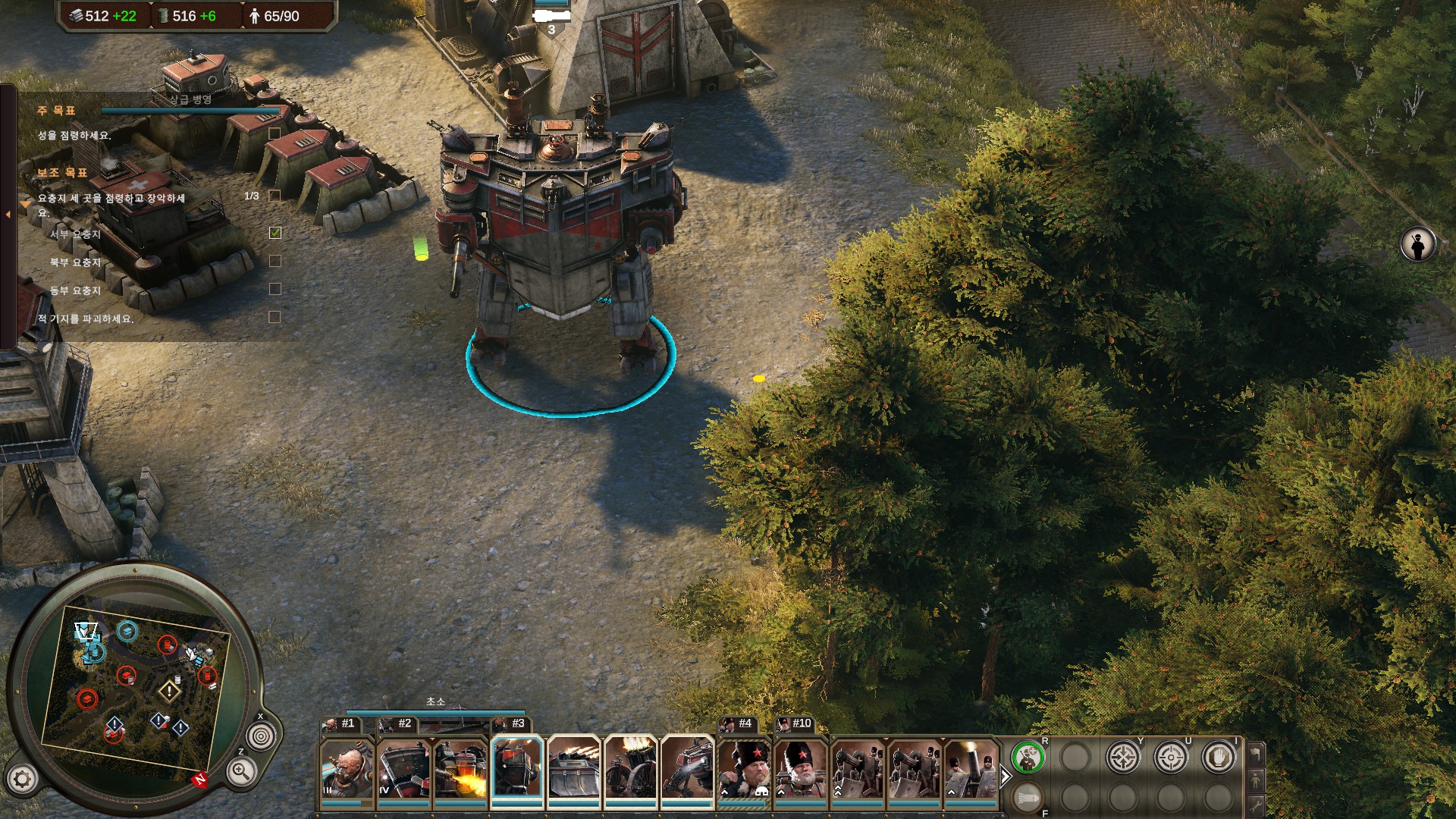Activate the minimap ping rings button
The height and width of the screenshot is (819, 1456).
[261, 736]
